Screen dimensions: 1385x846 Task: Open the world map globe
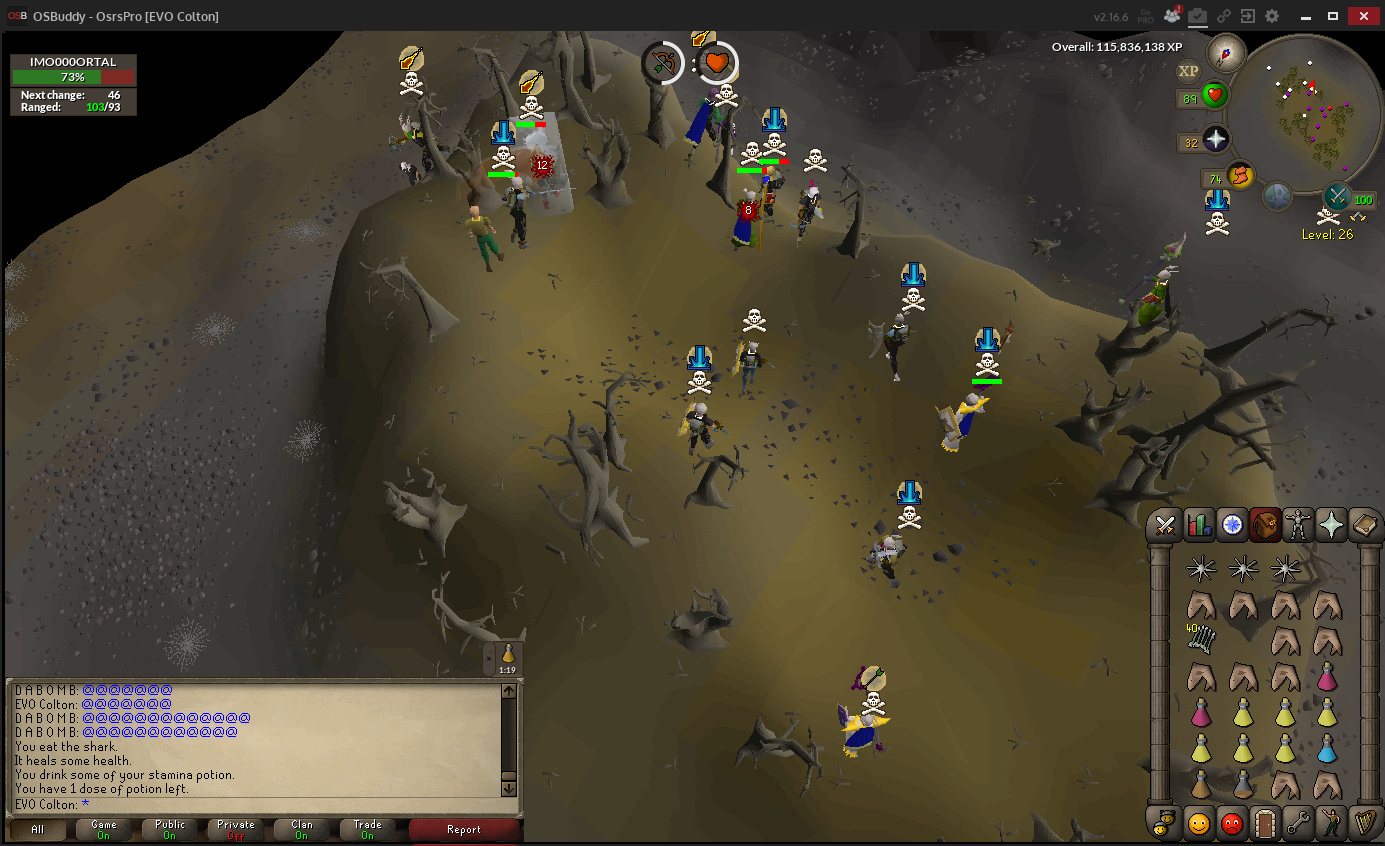coord(1277,197)
